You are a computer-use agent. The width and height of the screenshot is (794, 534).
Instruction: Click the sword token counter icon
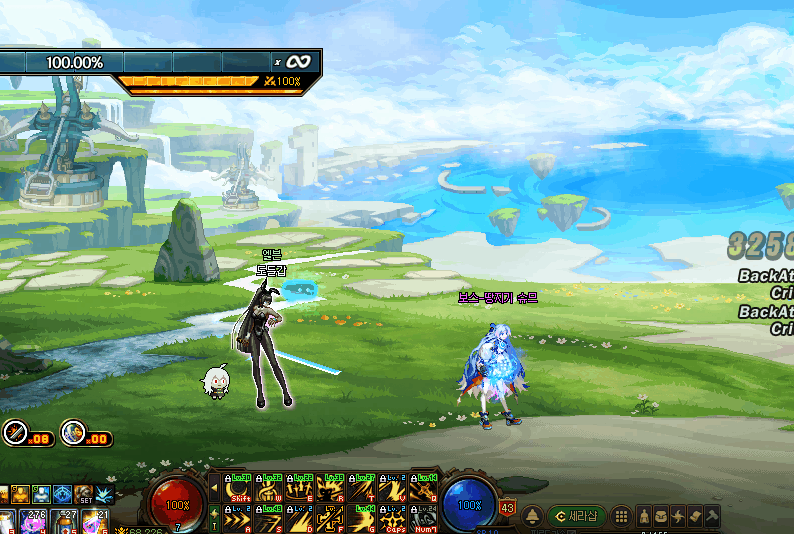click(x=14, y=432)
